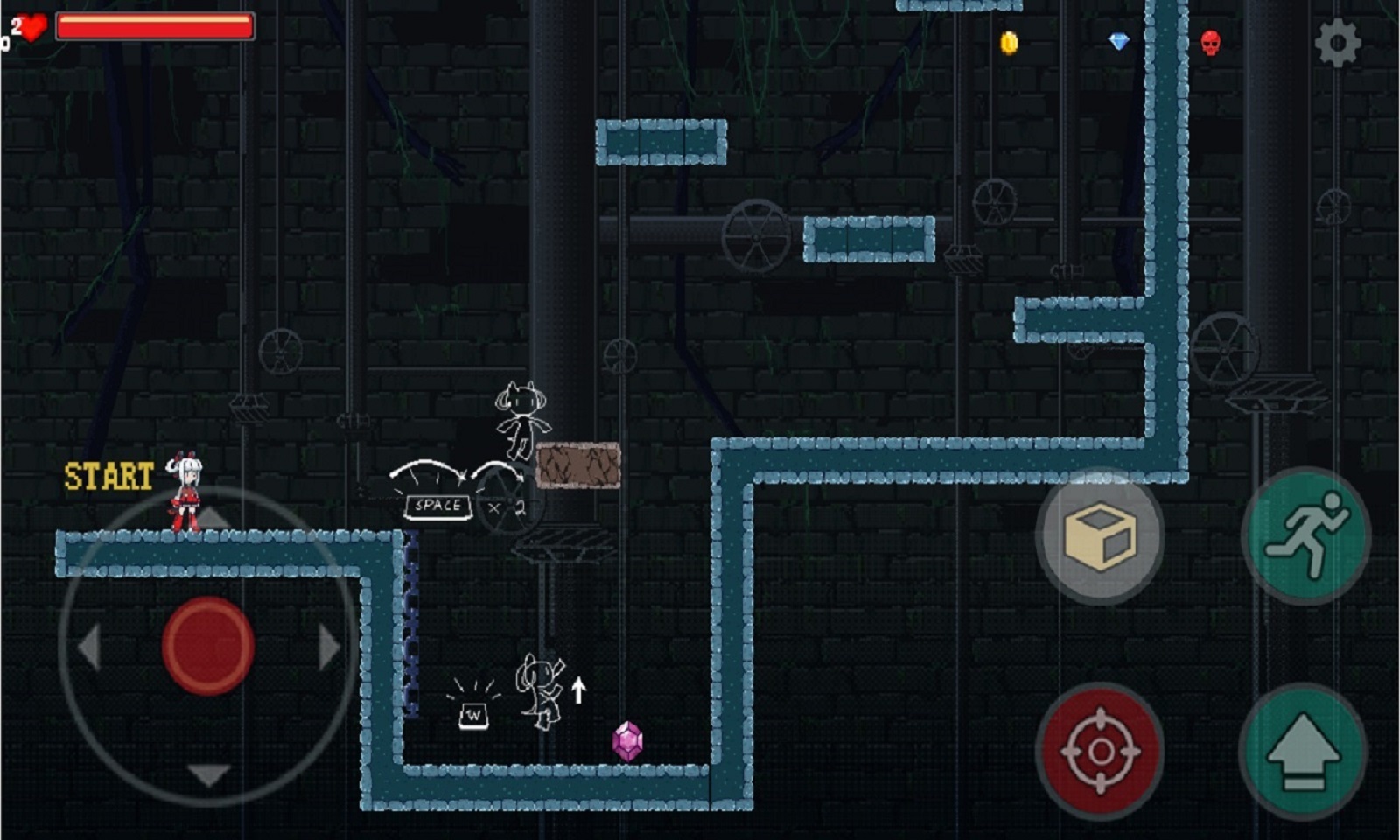Viewport: 1400px width, 840px height.
Task: Tap the box action button
Action: 1100,536
